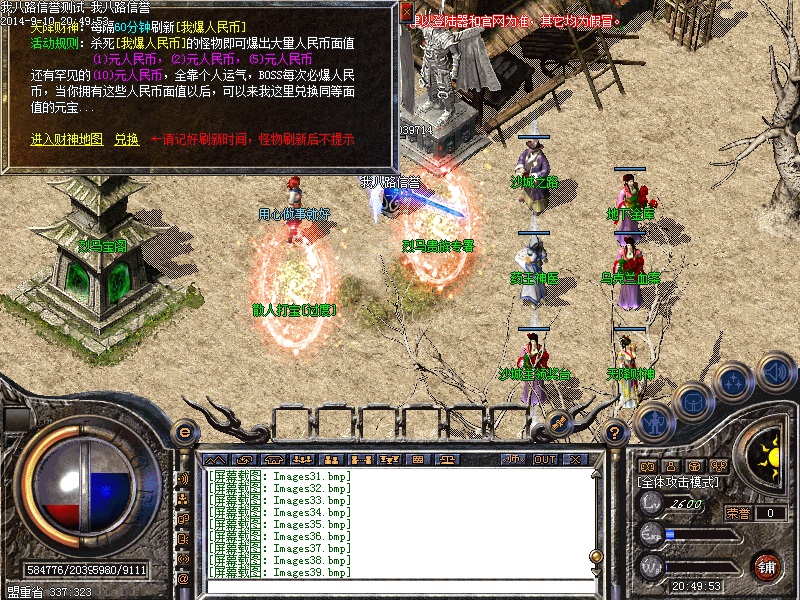Click the red 铺 shop button
The height and width of the screenshot is (600, 800).
[768, 565]
